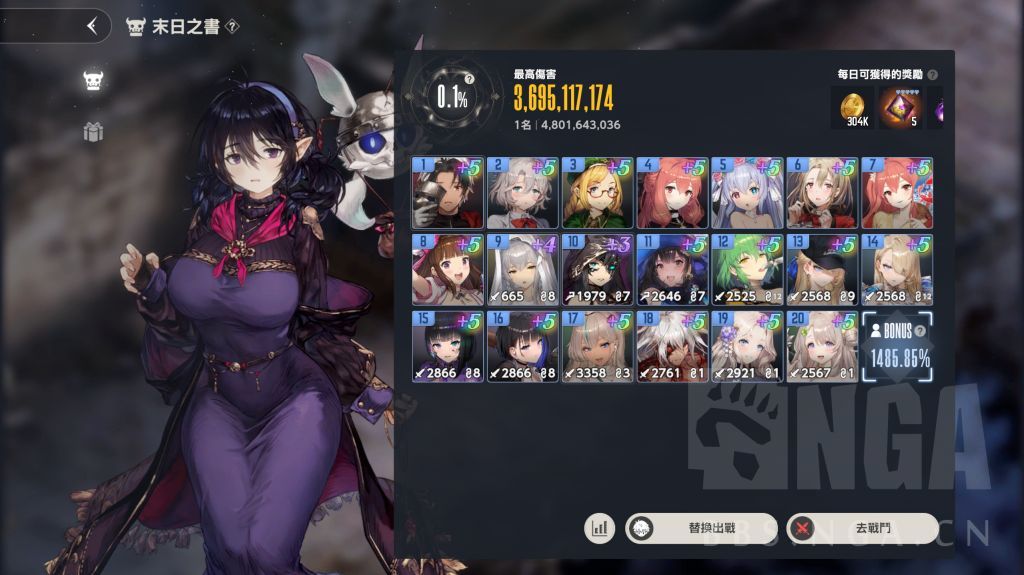Select the gold coin 304K reward
The width and height of the screenshot is (1024, 575).
pyautogui.click(x=852, y=108)
